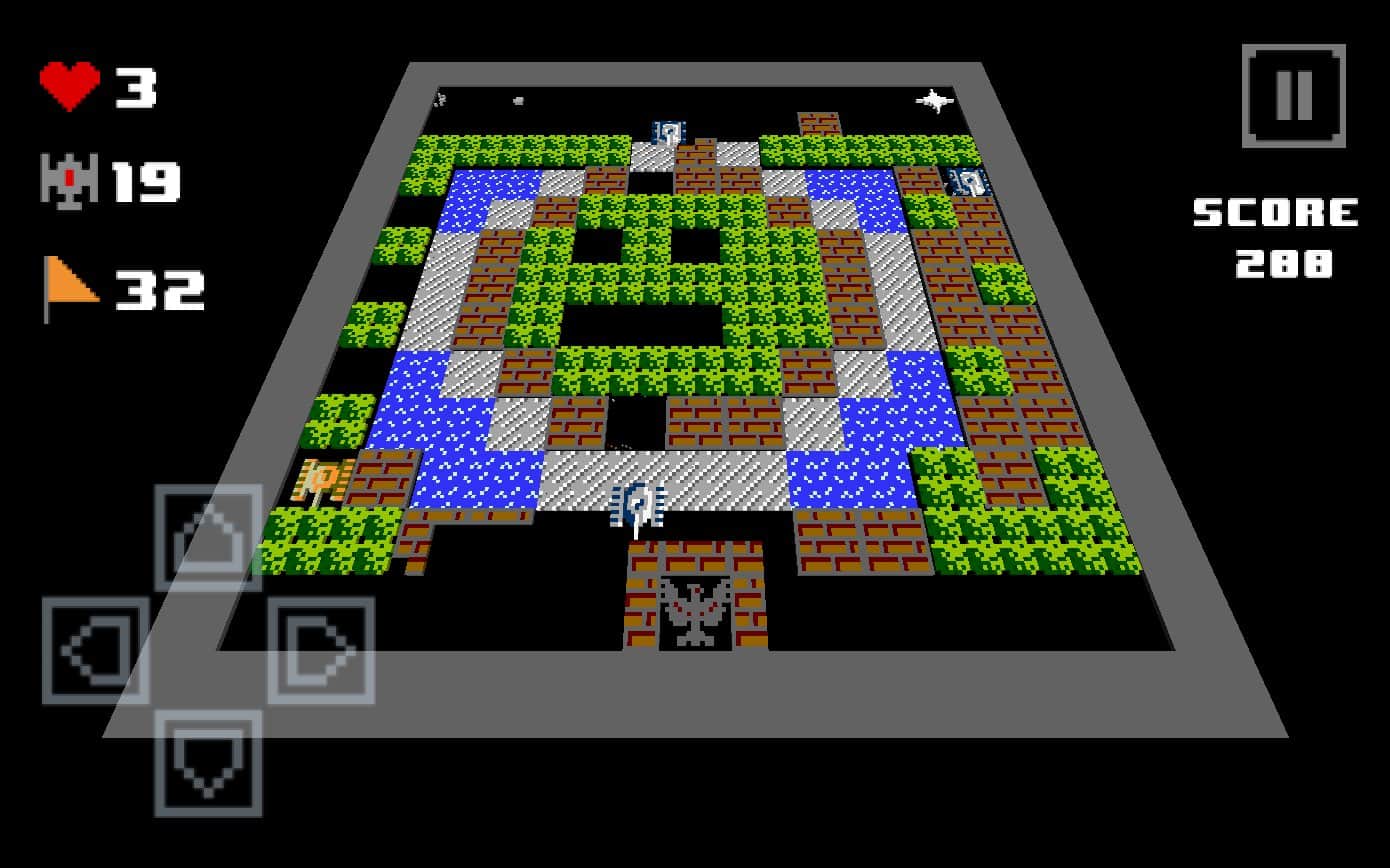Click the SCORE label
The width and height of the screenshot is (1390, 868).
(x=1272, y=212)
